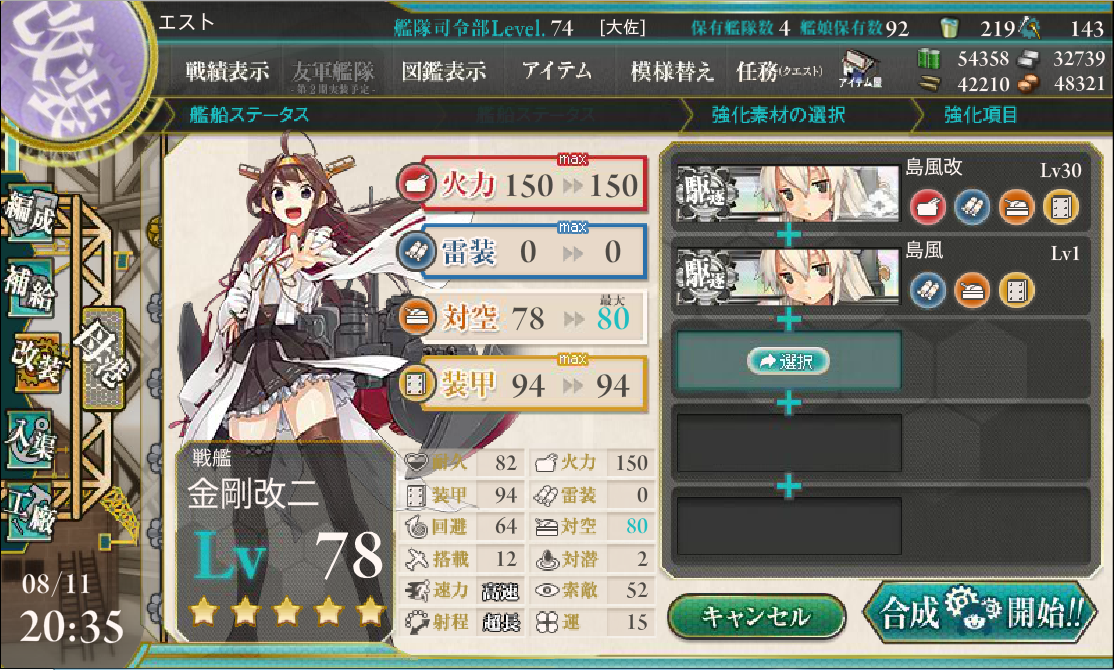Viewport: 1114px width, 670px height.
Task: Open the 図鑑表示 encyclopedia
Action: [443, 72]
